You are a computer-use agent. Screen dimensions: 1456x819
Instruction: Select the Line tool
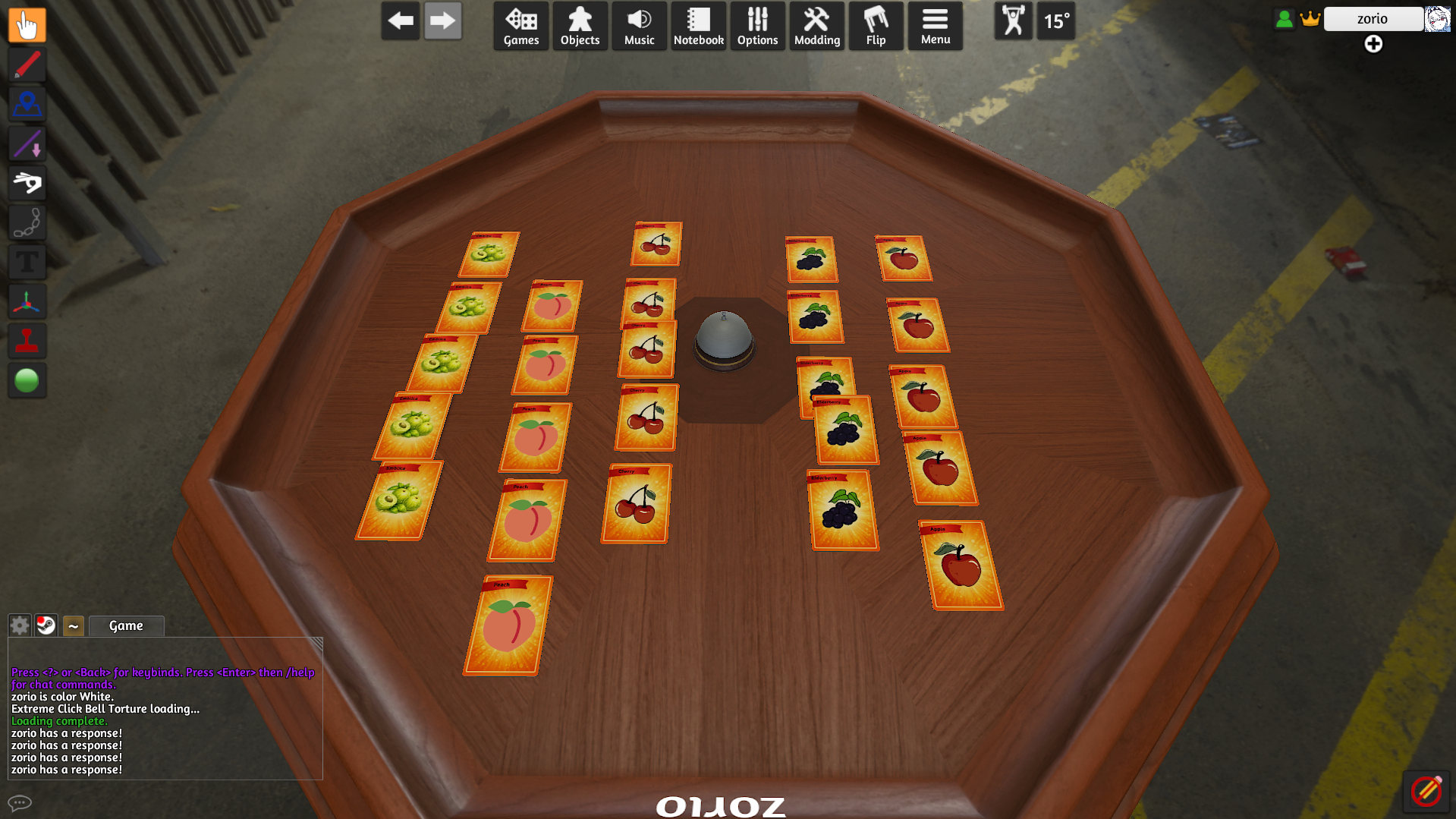[27, 143]
